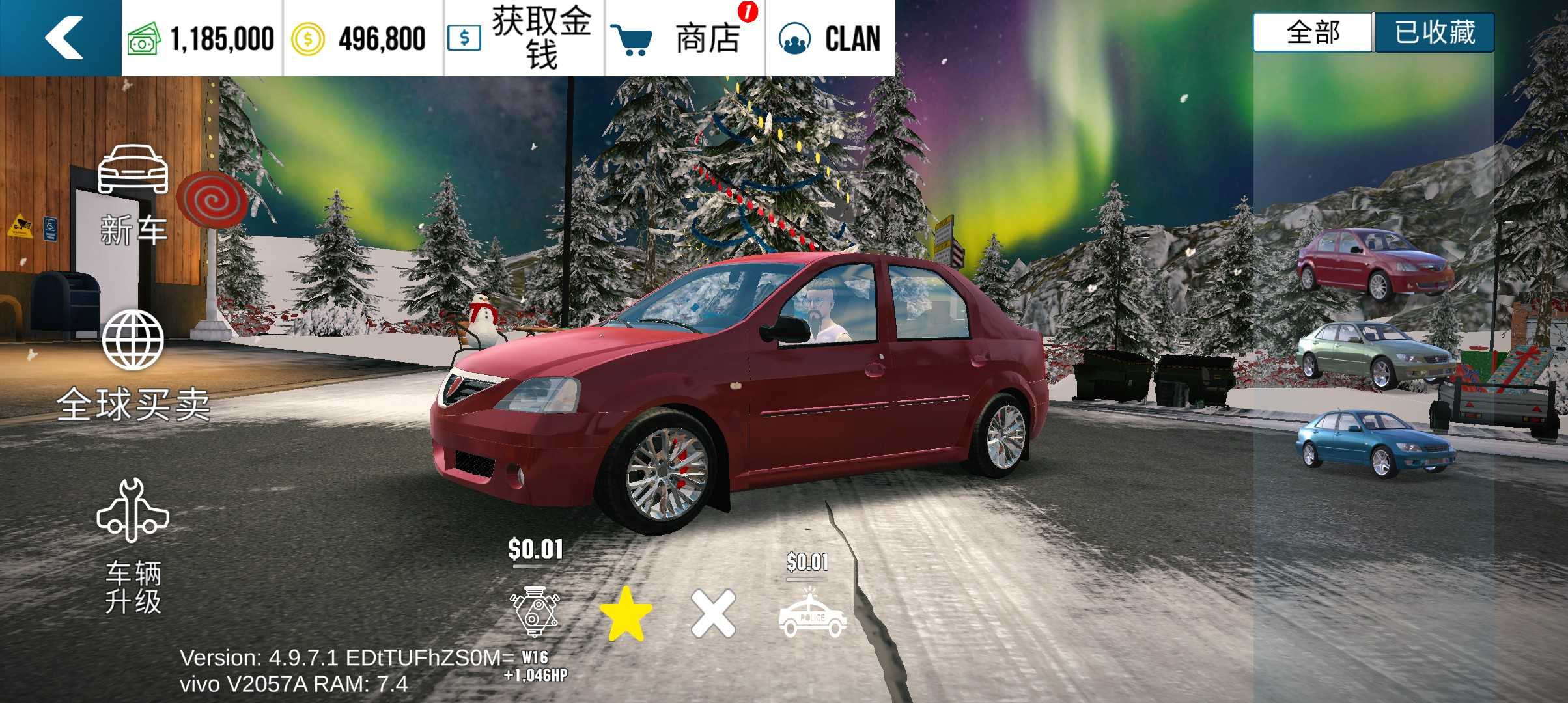
Task: Select the red sedan thumbnail
Action: (1374, 264)
